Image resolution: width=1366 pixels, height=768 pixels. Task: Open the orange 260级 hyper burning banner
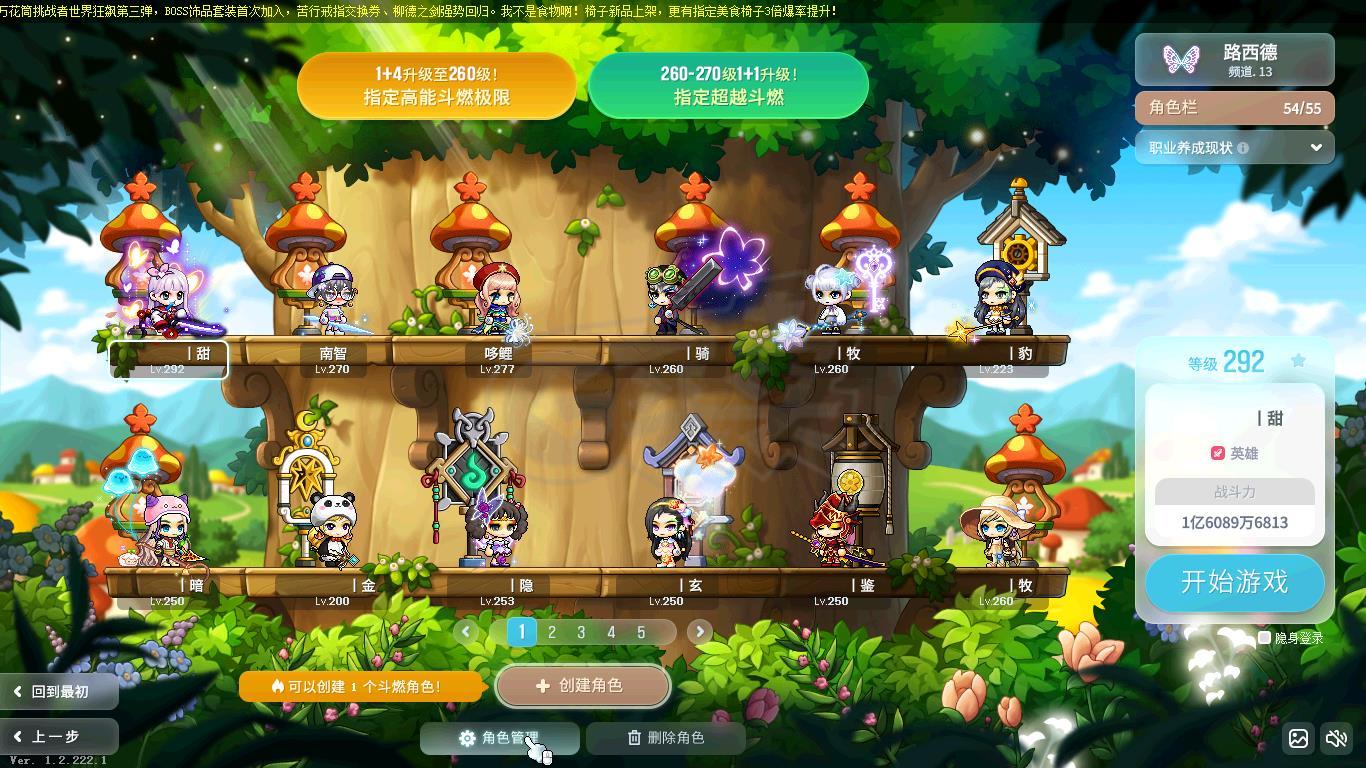tap(436, 86)
